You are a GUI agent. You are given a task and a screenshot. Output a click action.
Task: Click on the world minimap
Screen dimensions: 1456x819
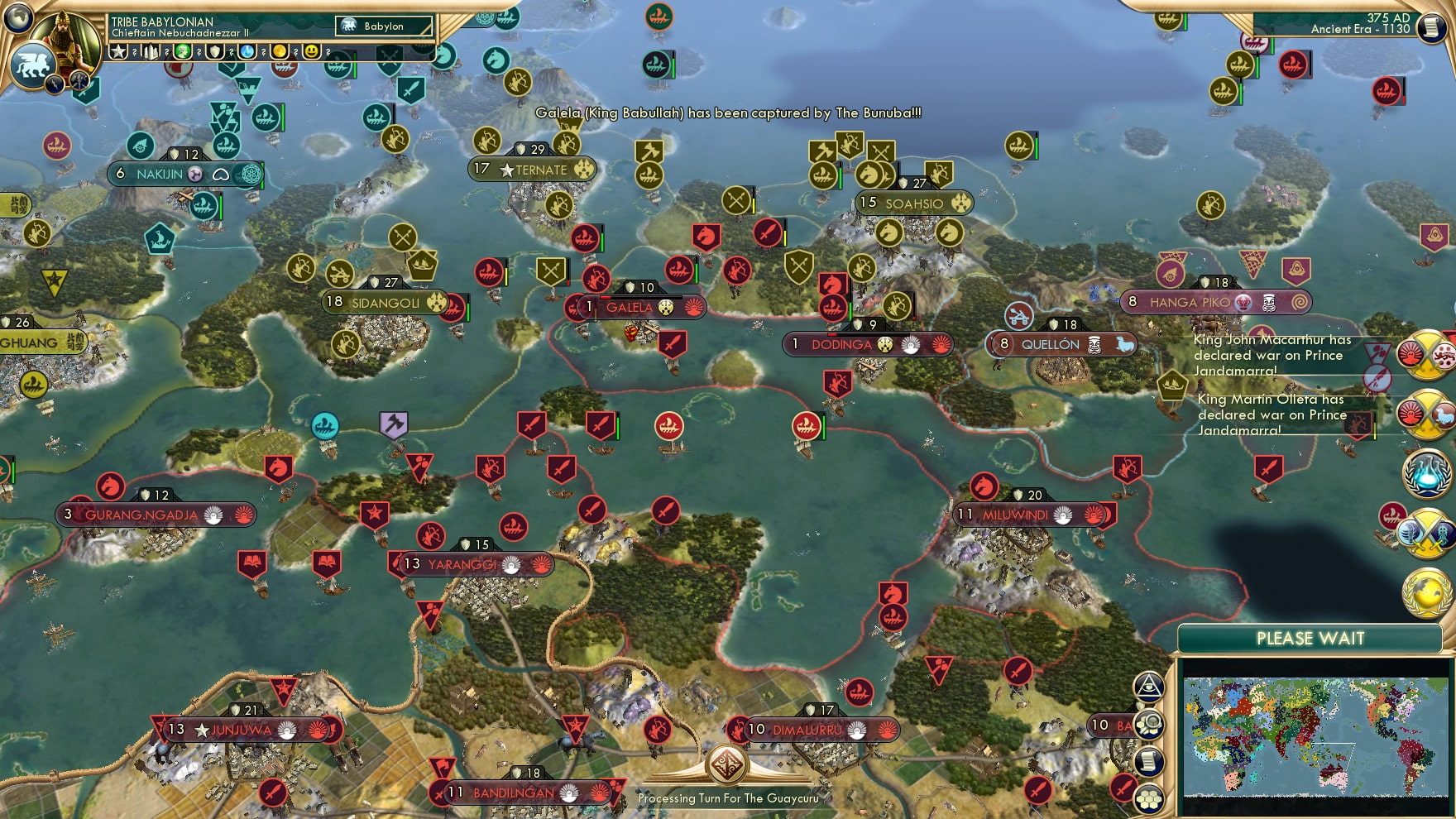click(1315, 736)
